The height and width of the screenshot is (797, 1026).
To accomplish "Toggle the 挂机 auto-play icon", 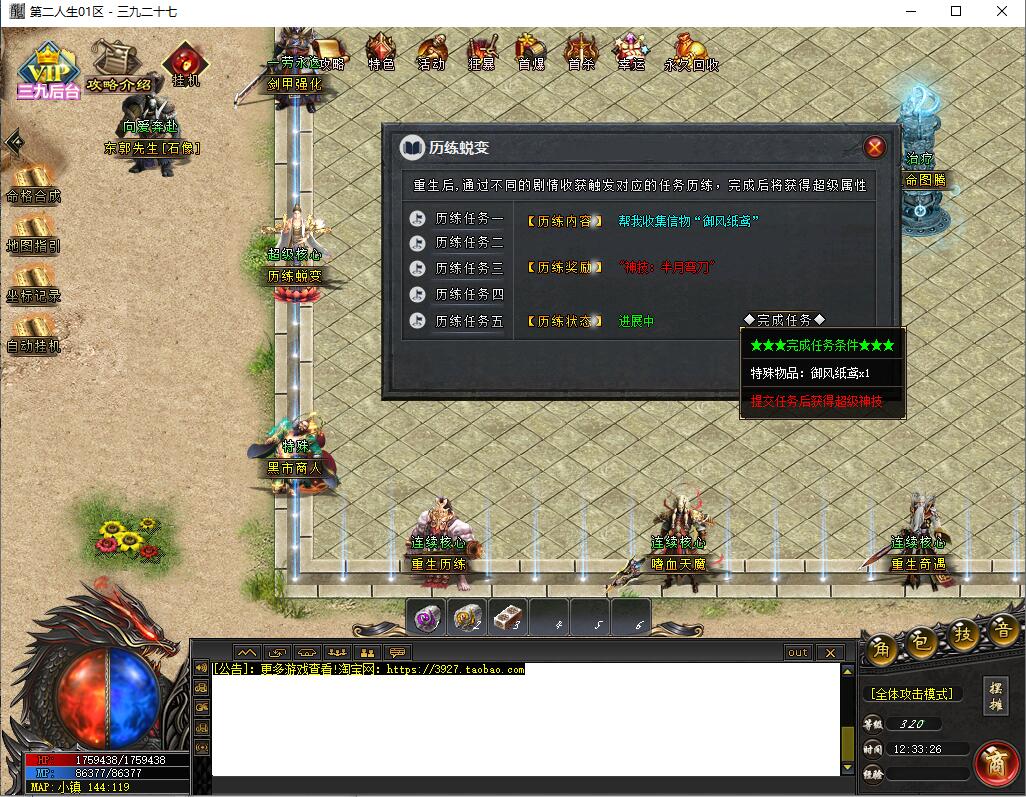I will [185, 64].
